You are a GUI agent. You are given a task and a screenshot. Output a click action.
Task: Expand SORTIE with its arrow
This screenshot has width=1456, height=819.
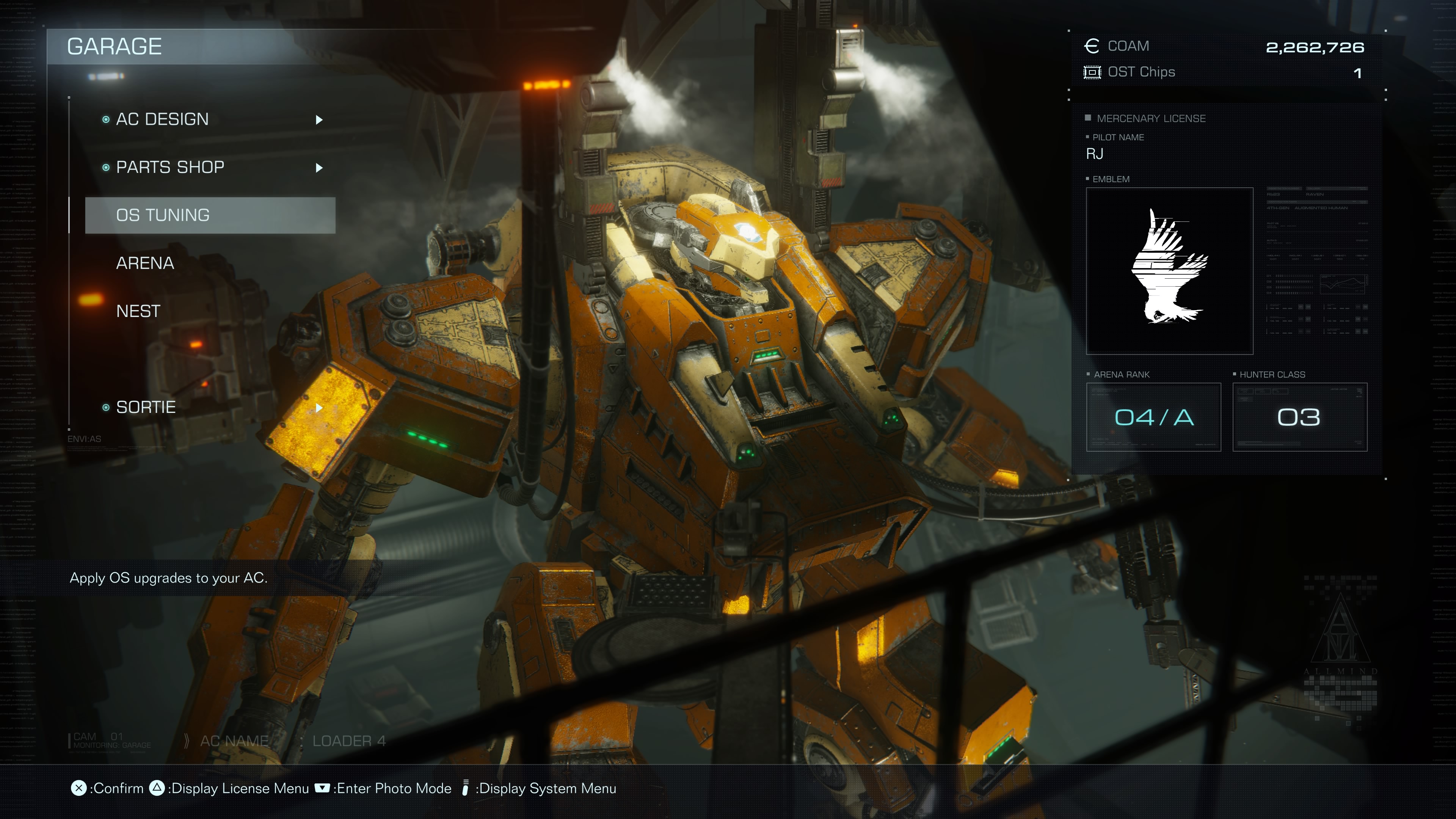pos(319,408)
